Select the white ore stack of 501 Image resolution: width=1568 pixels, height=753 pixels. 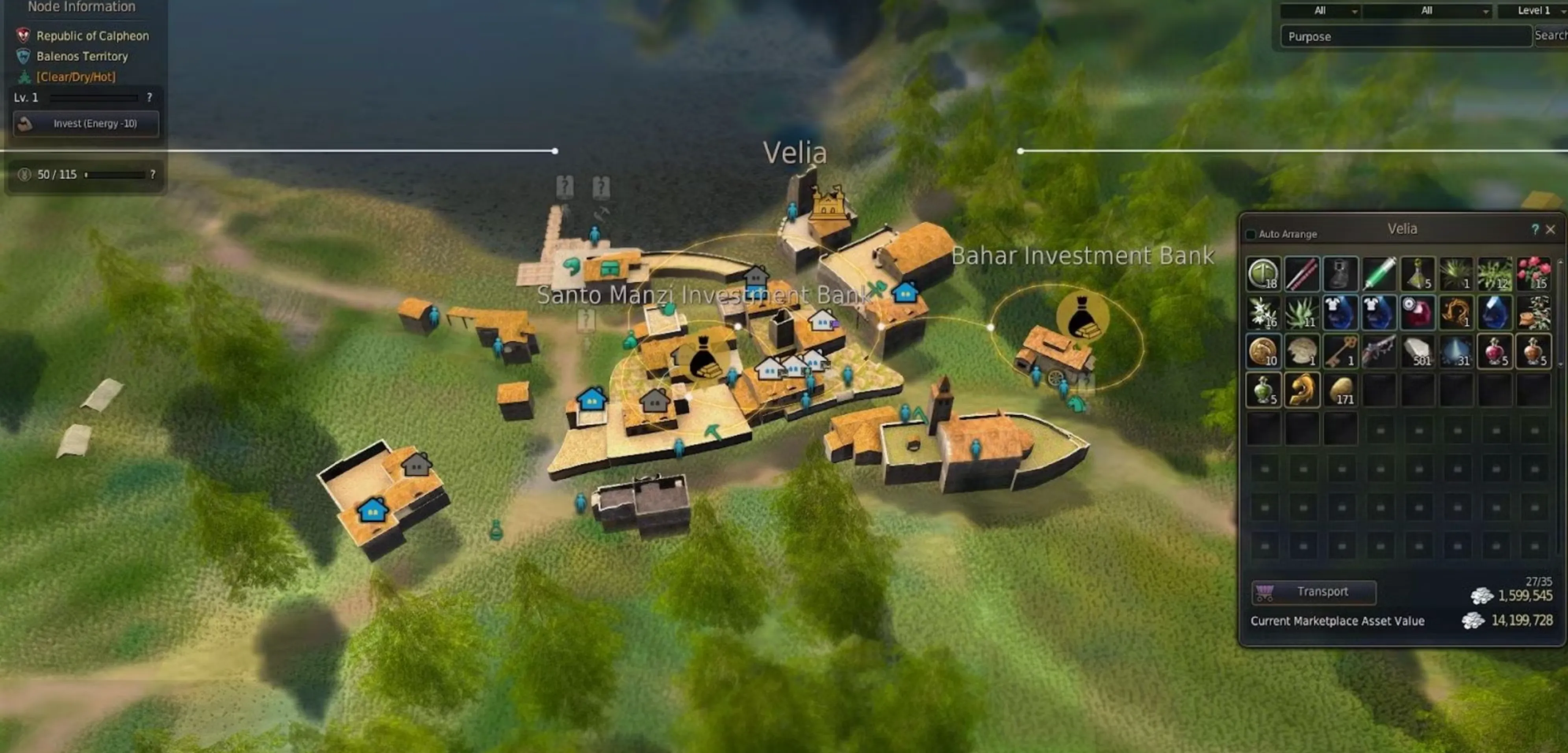tap(1418, 351)
